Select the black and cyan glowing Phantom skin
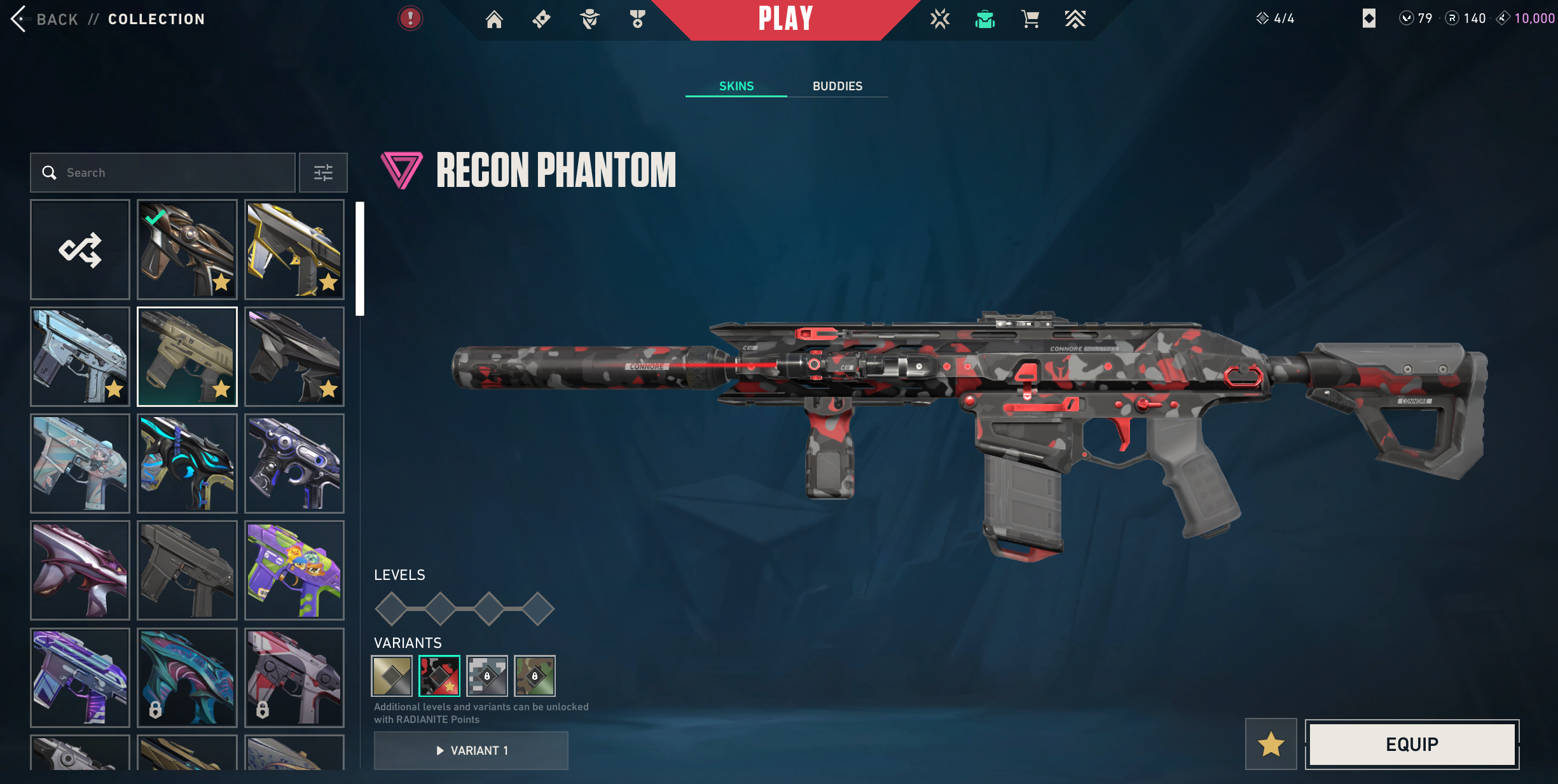 coord(187,463)
